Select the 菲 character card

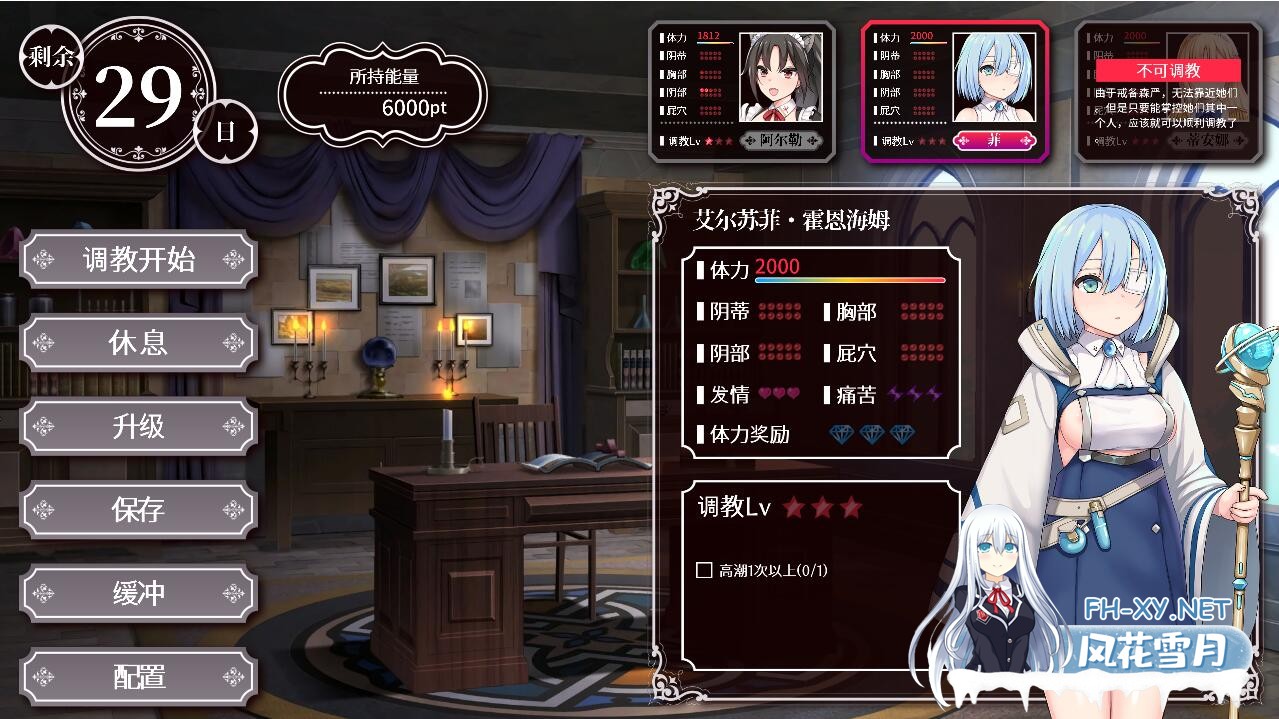[954, 91]
